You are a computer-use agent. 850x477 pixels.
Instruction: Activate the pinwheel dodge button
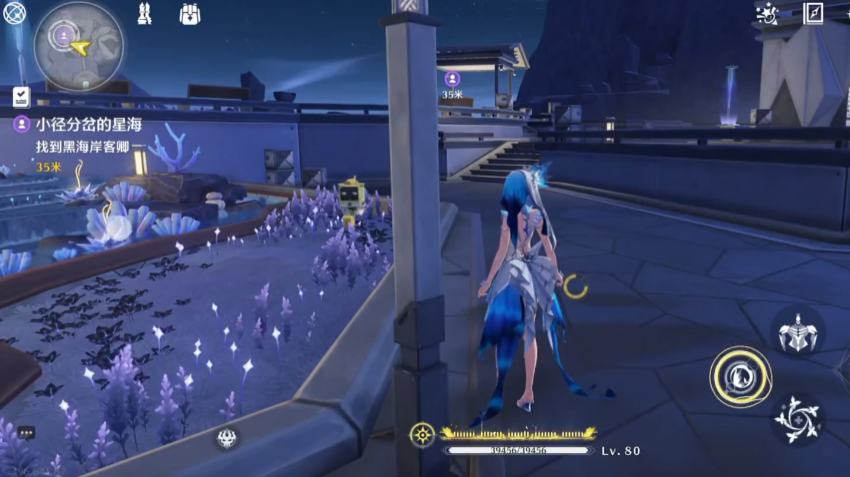click(798, 419)
